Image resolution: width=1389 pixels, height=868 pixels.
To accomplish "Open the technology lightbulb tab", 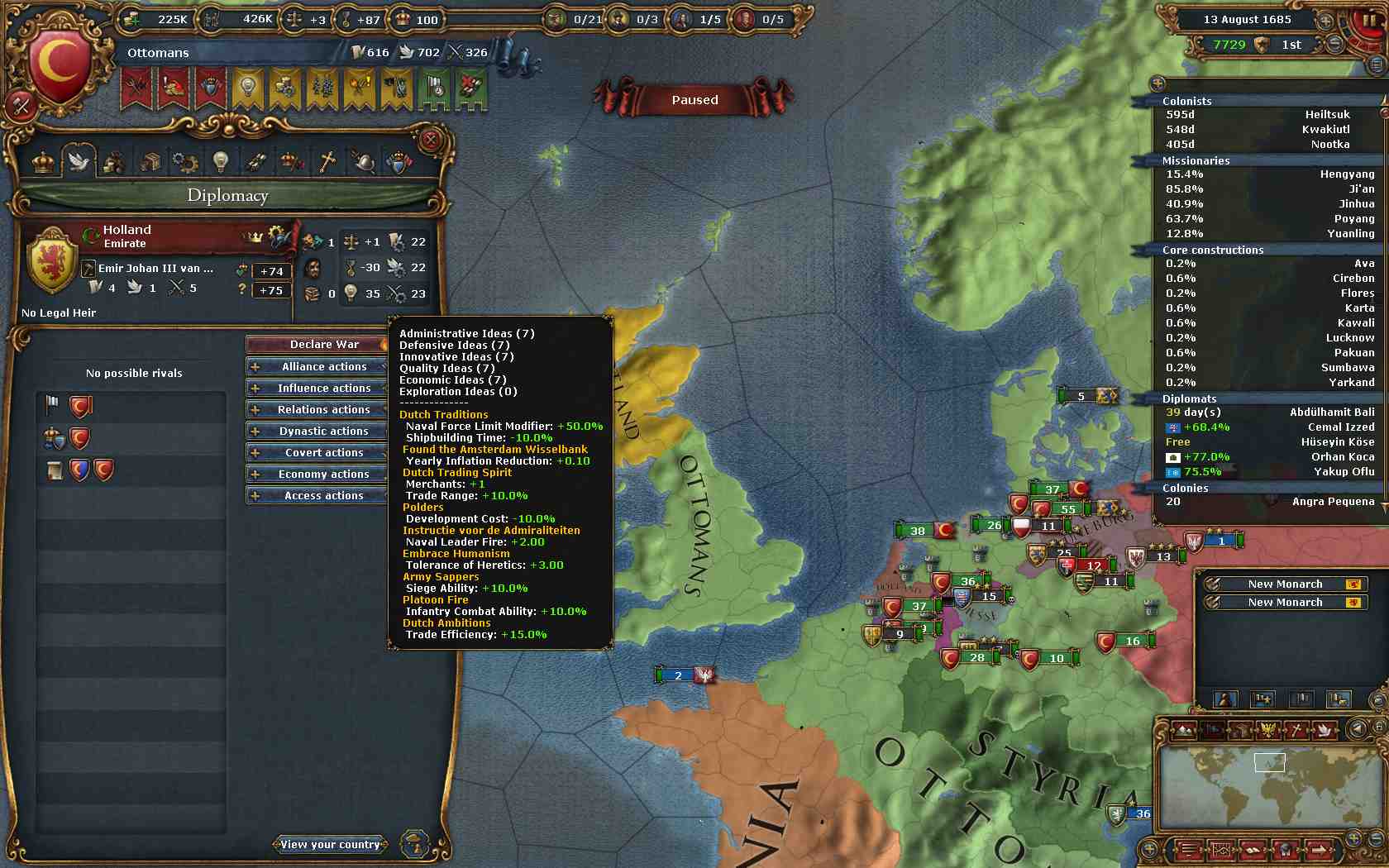I will 220,160.
